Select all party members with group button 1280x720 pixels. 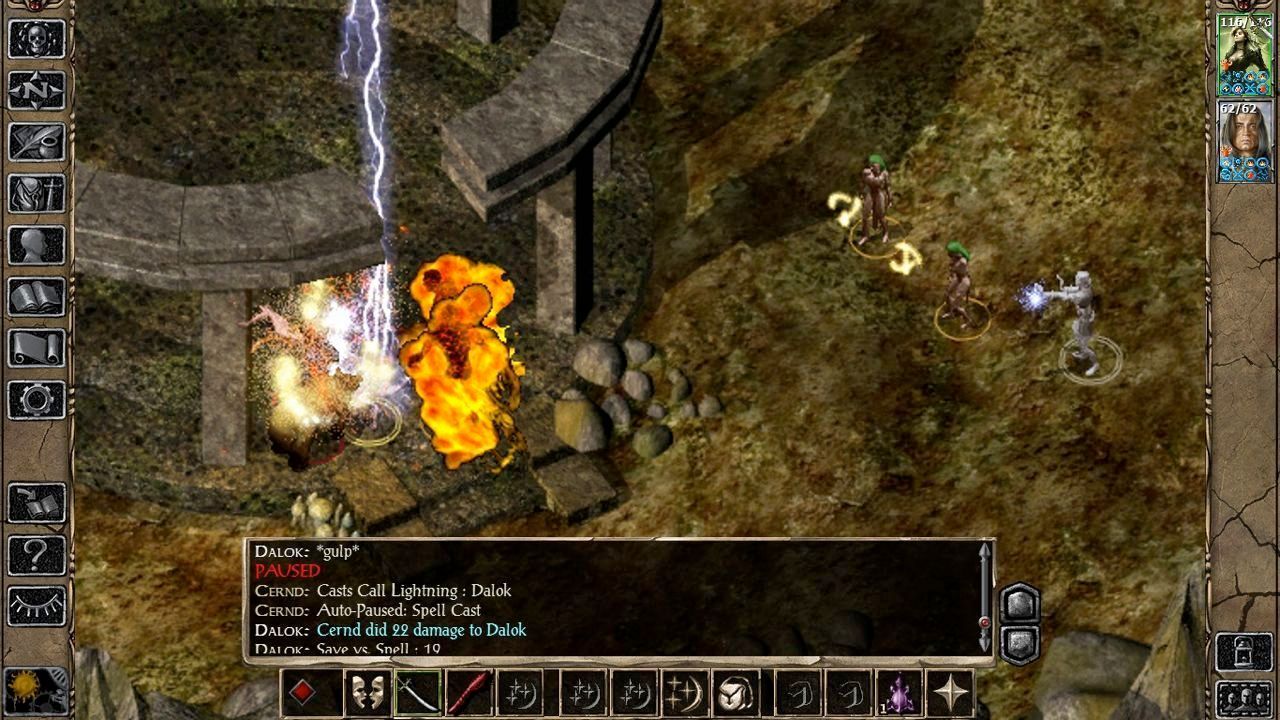coord(1244,697)
